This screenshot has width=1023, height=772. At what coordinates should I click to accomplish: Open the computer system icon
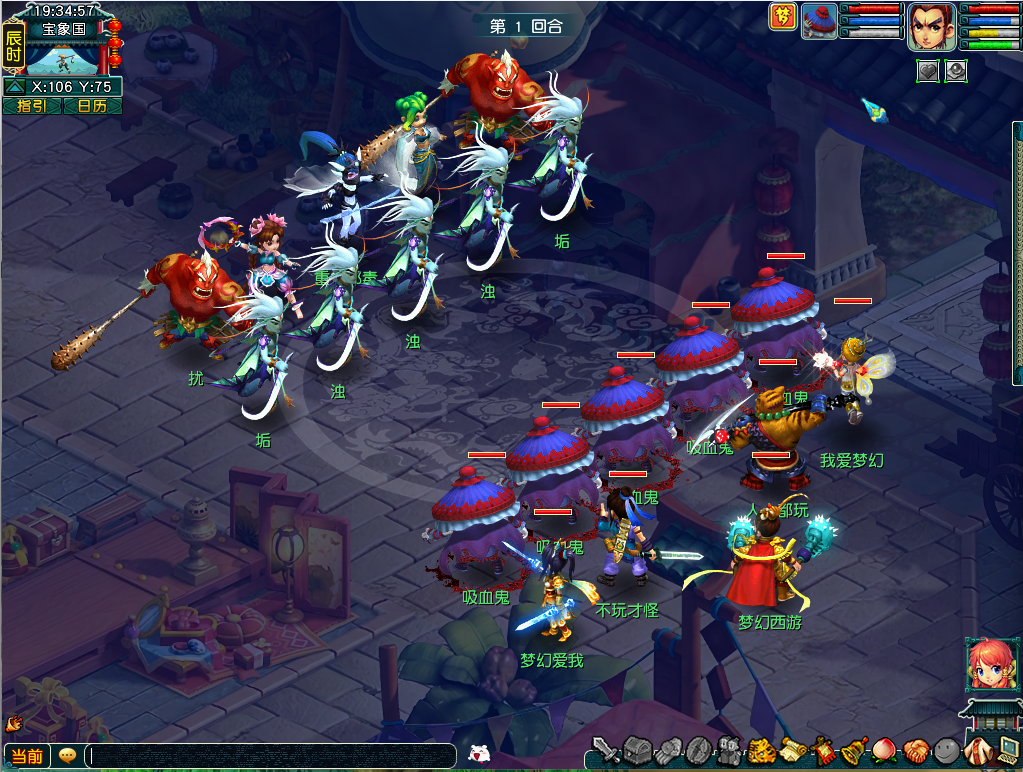1007,750
